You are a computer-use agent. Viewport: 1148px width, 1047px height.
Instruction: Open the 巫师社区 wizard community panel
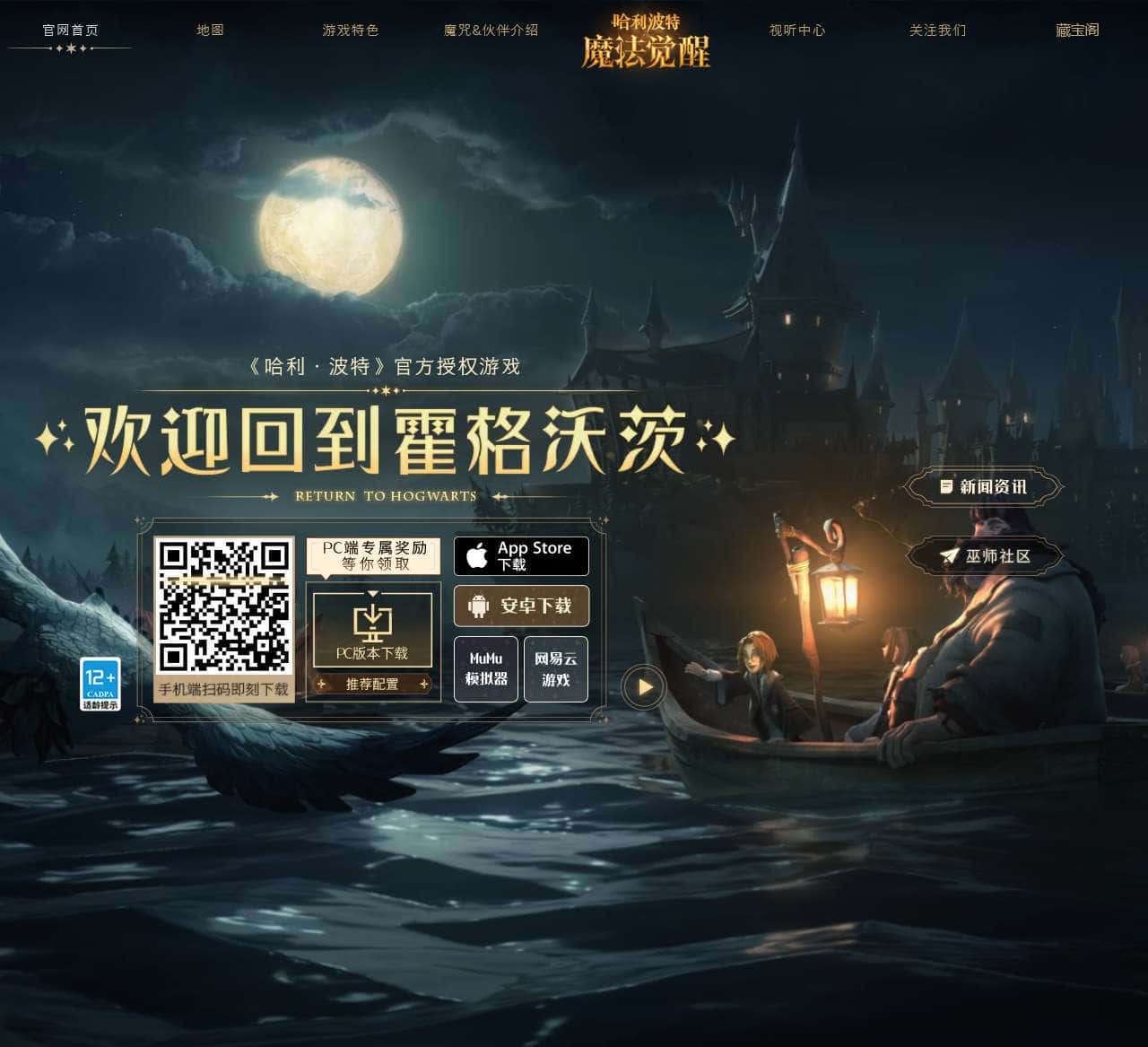tap(985, 555)
